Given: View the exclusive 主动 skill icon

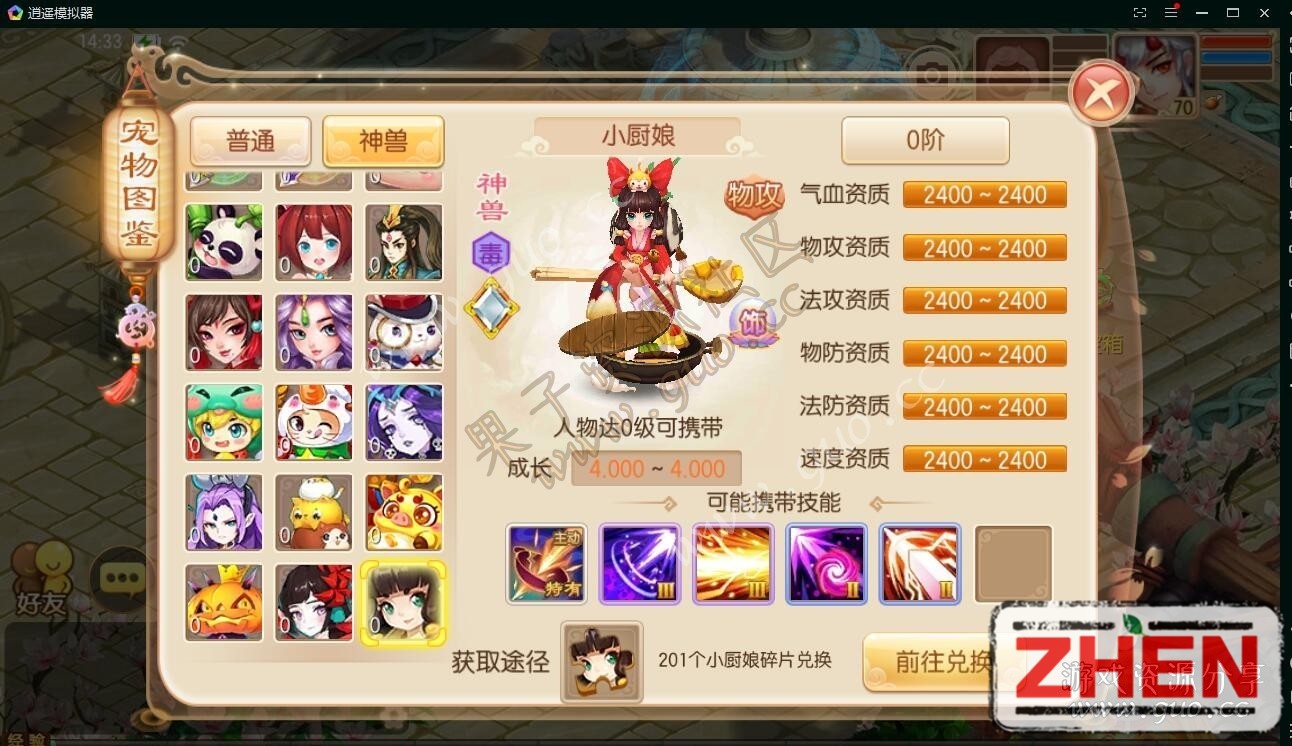Looking at the screenshot, I should (546, 564).
